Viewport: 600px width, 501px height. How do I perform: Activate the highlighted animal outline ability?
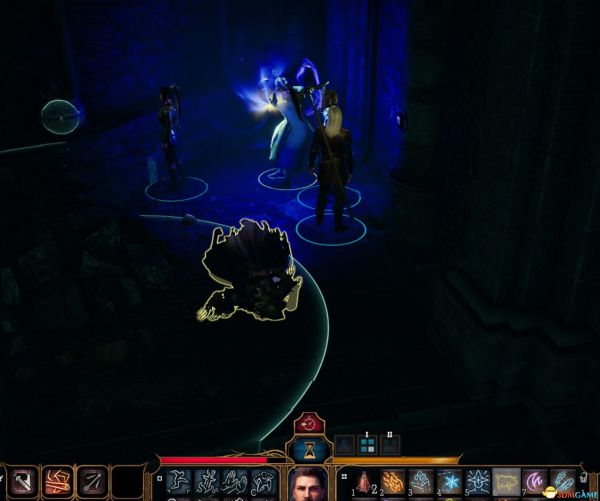click(507, 483)
